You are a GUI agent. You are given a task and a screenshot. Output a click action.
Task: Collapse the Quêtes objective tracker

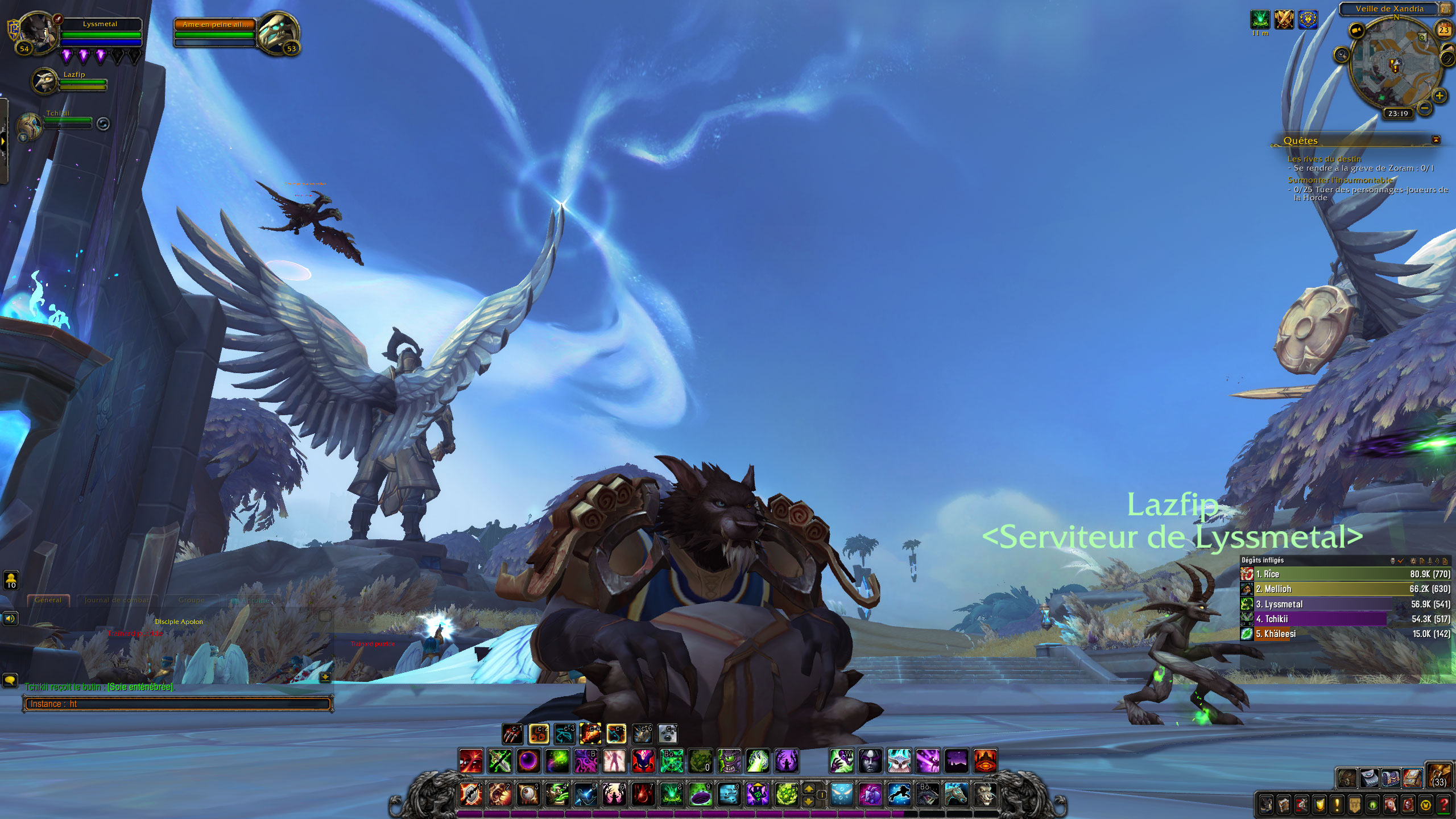pos(1436,140)
